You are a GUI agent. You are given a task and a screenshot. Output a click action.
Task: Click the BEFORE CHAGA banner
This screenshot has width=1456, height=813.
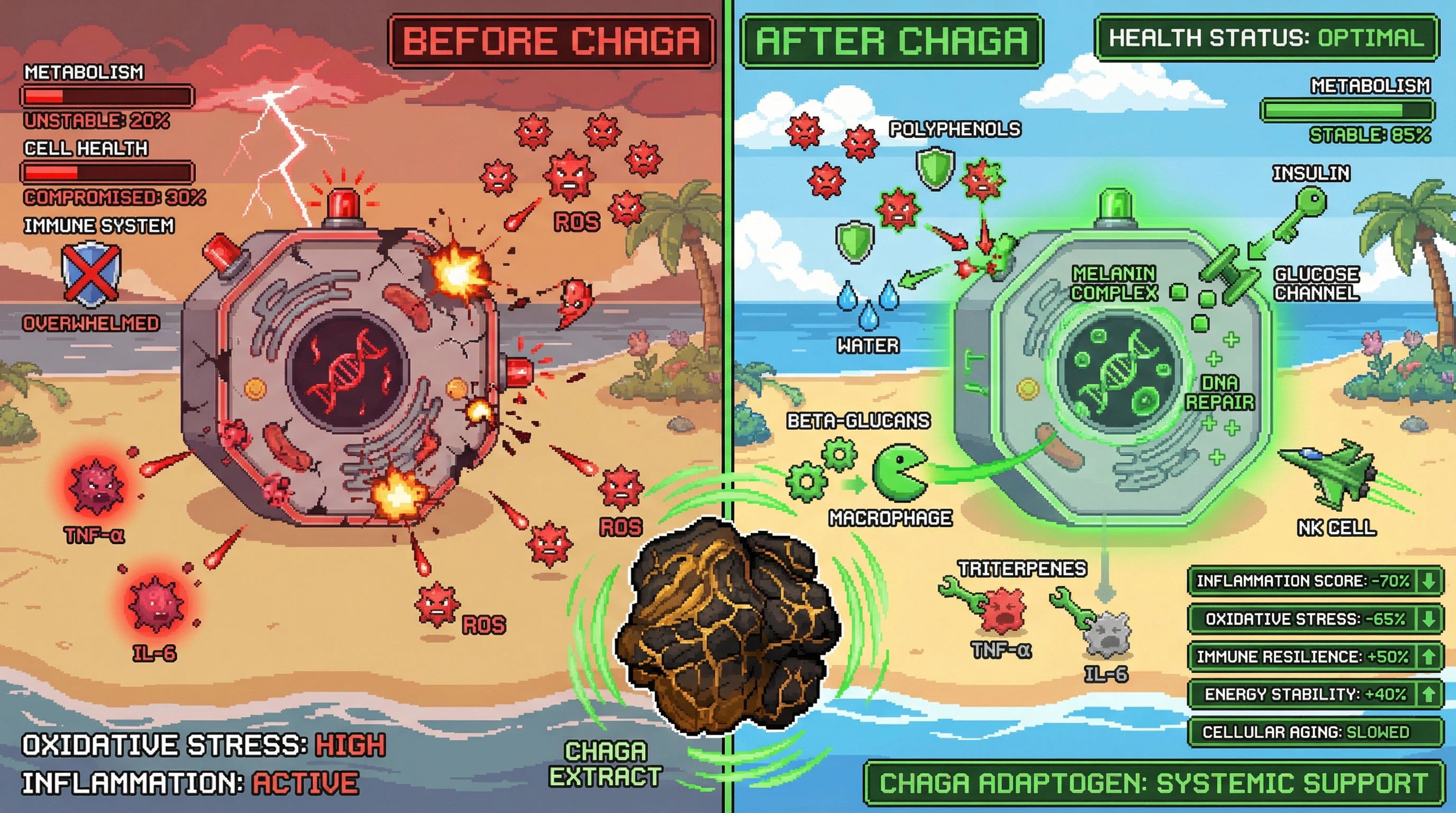551,41
